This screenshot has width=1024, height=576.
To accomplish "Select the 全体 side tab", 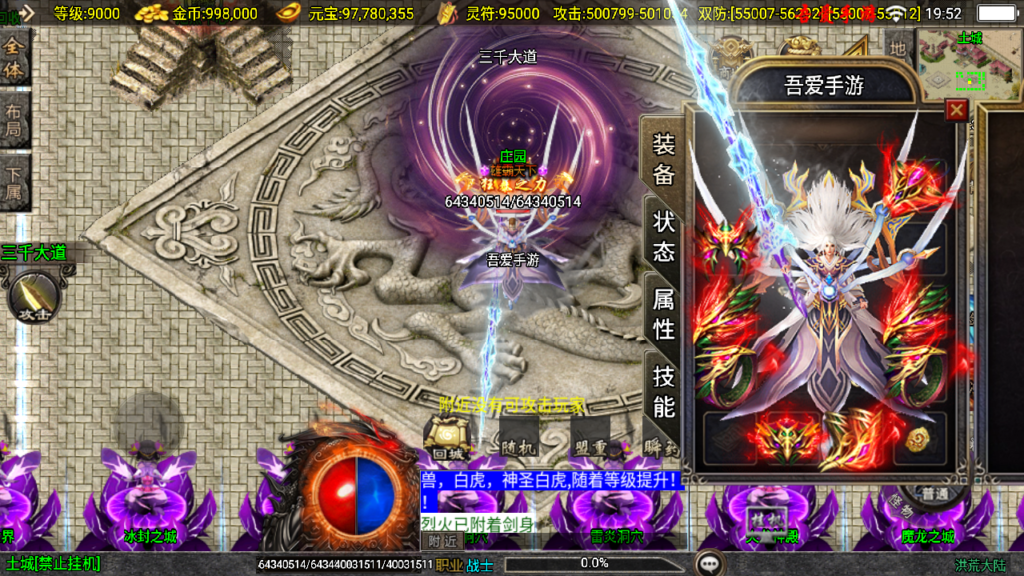I will 14,59.
